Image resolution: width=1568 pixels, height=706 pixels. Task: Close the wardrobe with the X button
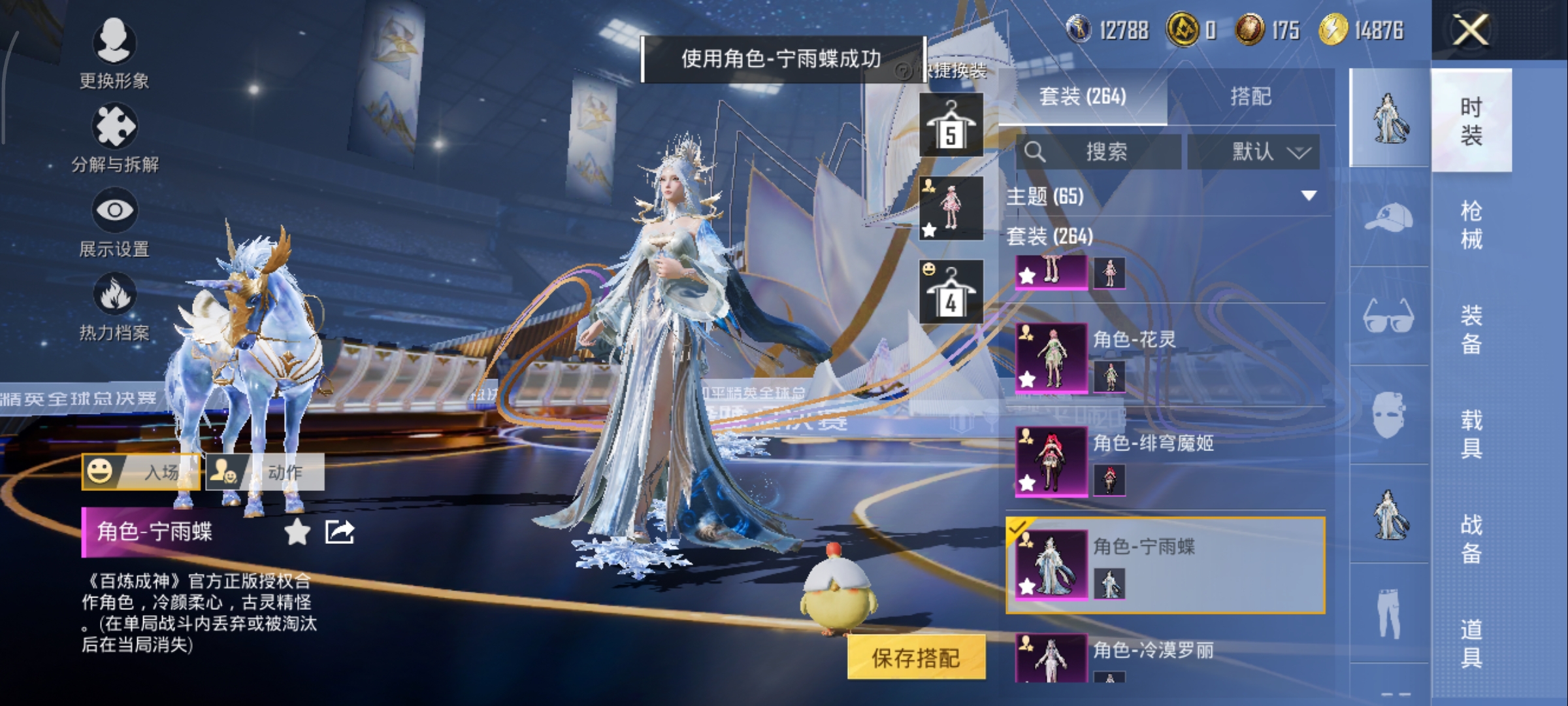click(1471, 30)
